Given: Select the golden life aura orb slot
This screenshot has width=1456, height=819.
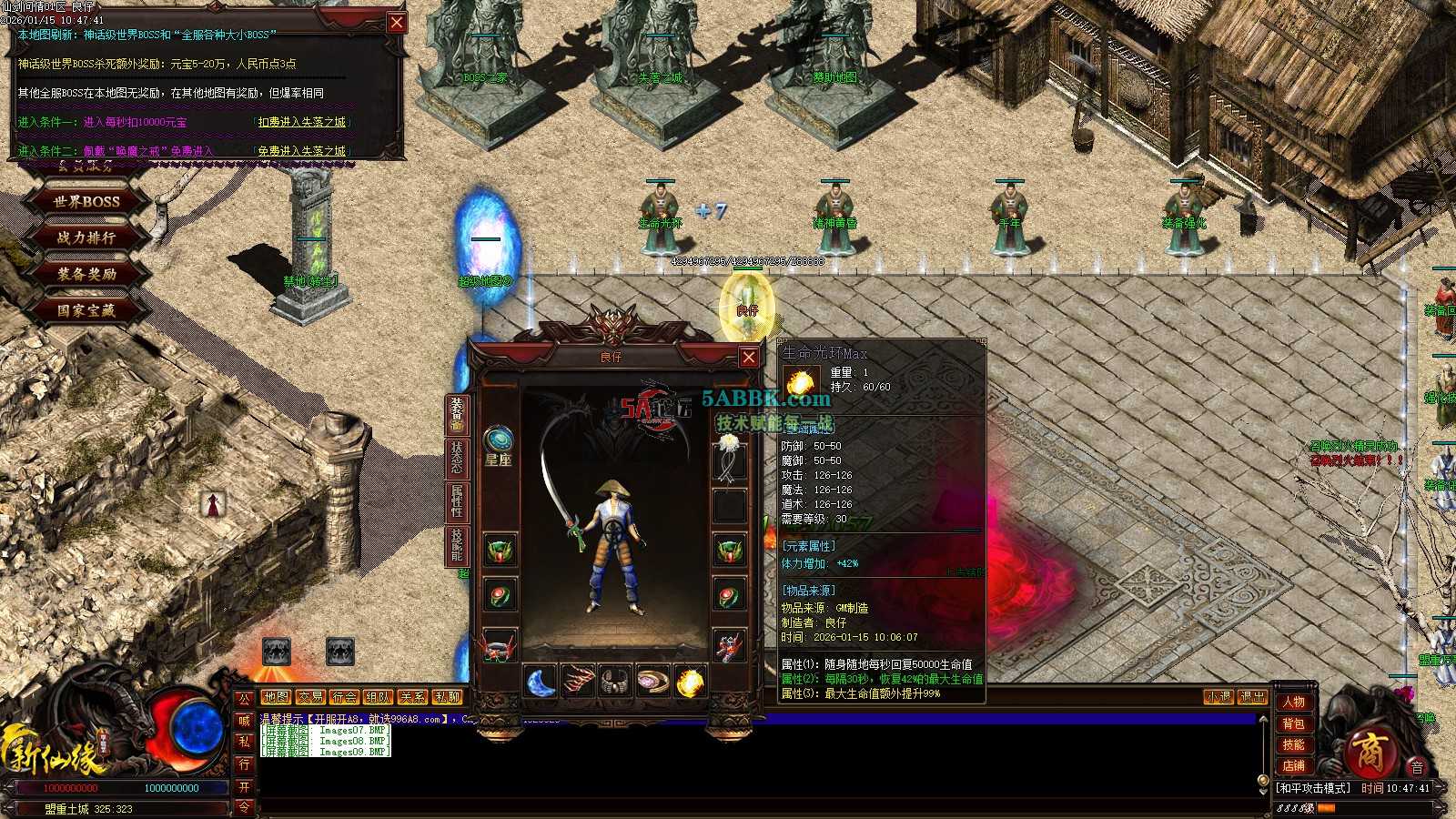Looking at the screenshot, I should coord(691,682).
